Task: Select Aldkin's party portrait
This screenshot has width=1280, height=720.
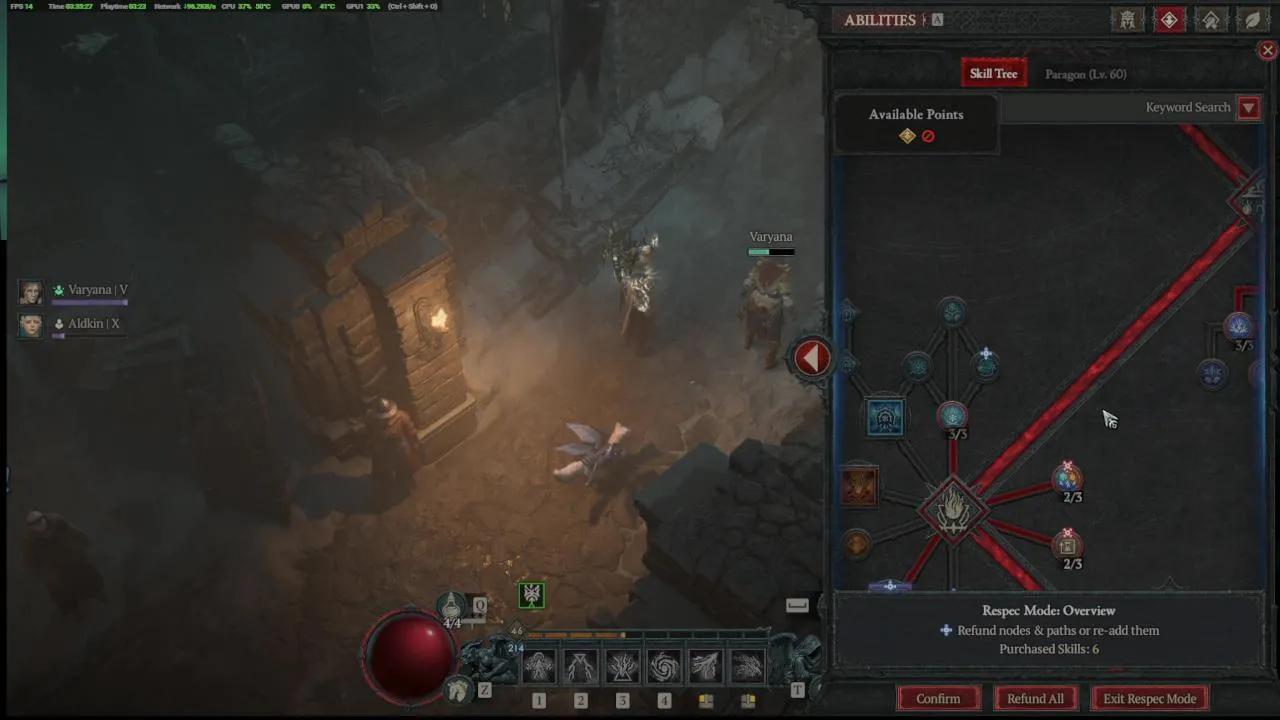Action: point(31,325)
